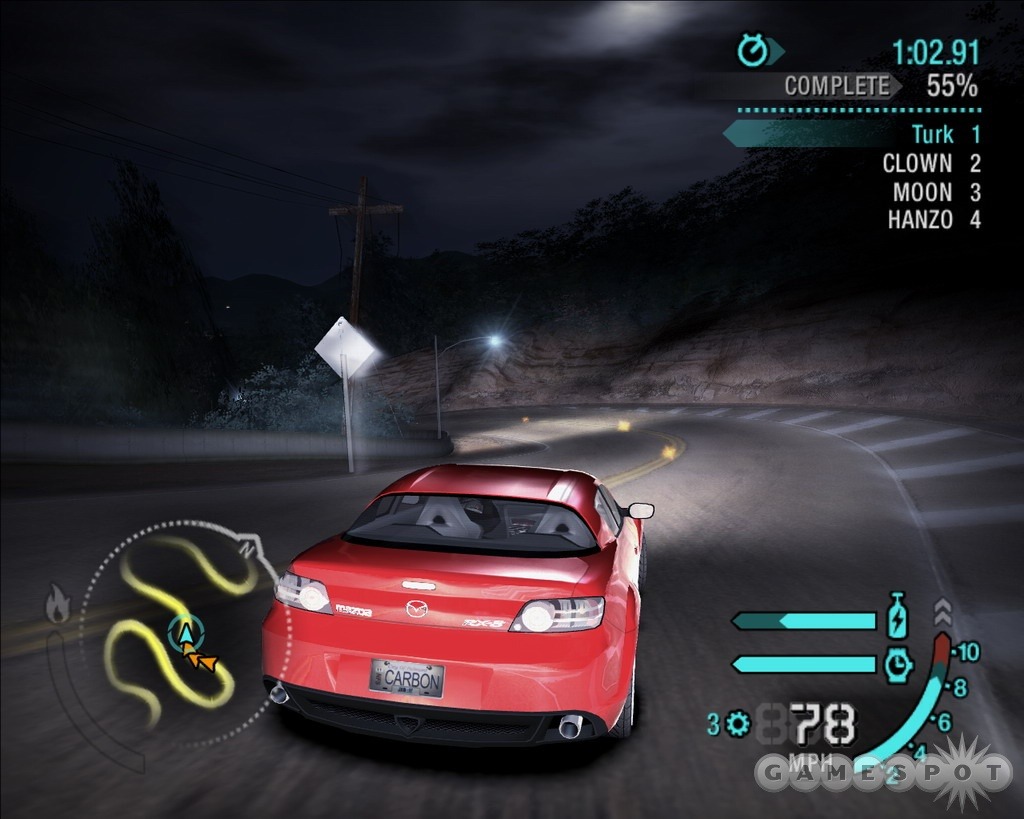Image resolution: width=1024 pixels, height=819 pixels.
Task: Click the nitrous bottle icon
Action: point(898,617)
